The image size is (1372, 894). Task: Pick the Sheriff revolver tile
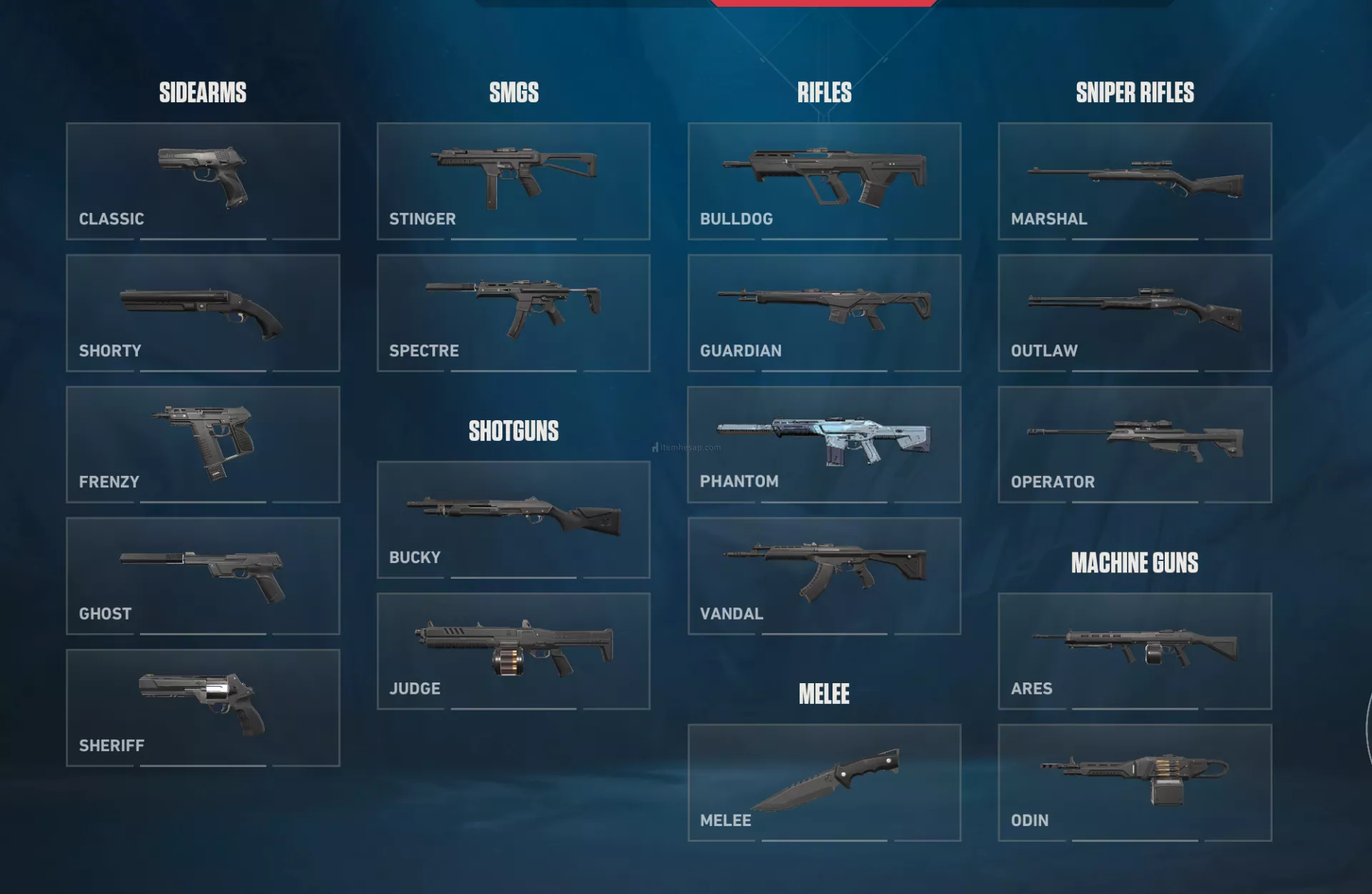pos(203,707)
